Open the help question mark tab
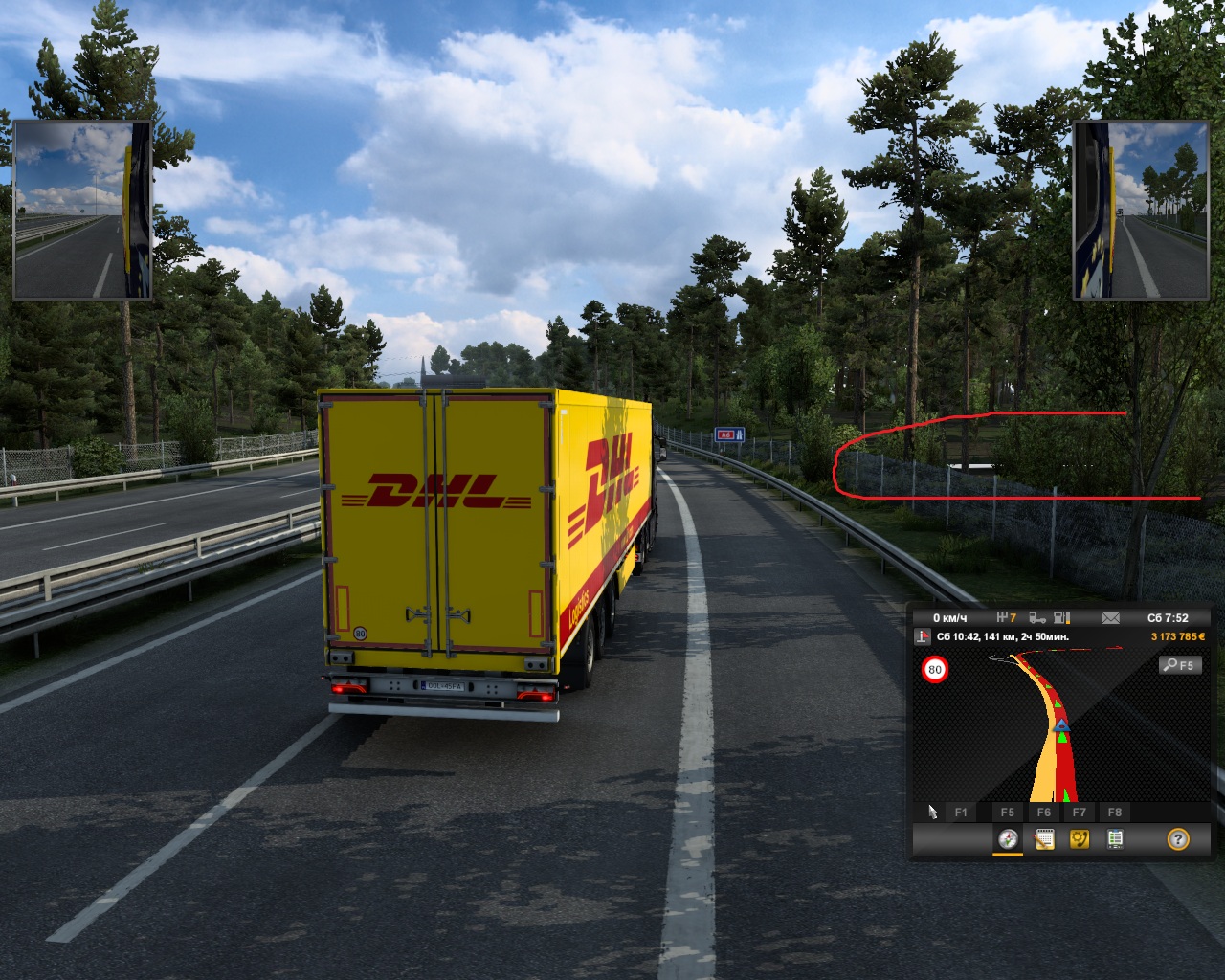Screen dimensions: 1225x980 tap(1178, 839)
